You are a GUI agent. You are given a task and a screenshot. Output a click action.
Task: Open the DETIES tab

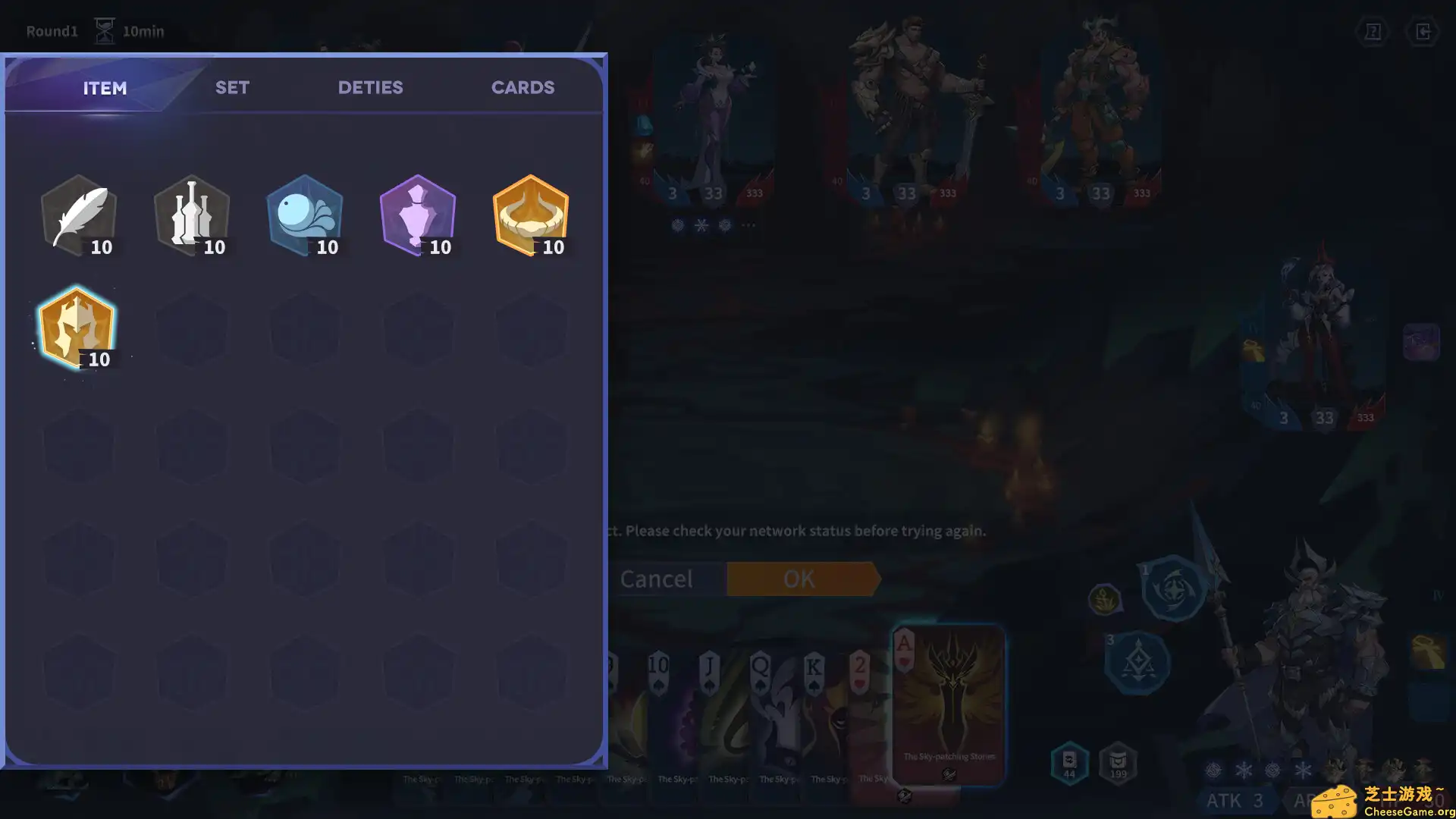pyautogui.click(x=370, y=87)
